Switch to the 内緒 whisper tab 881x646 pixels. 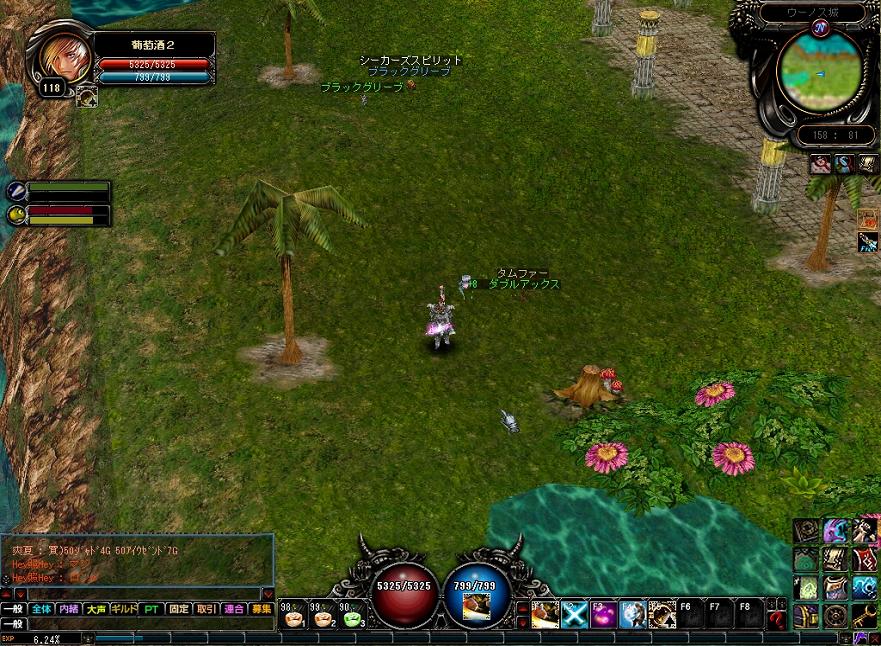[x=68, y=608]
